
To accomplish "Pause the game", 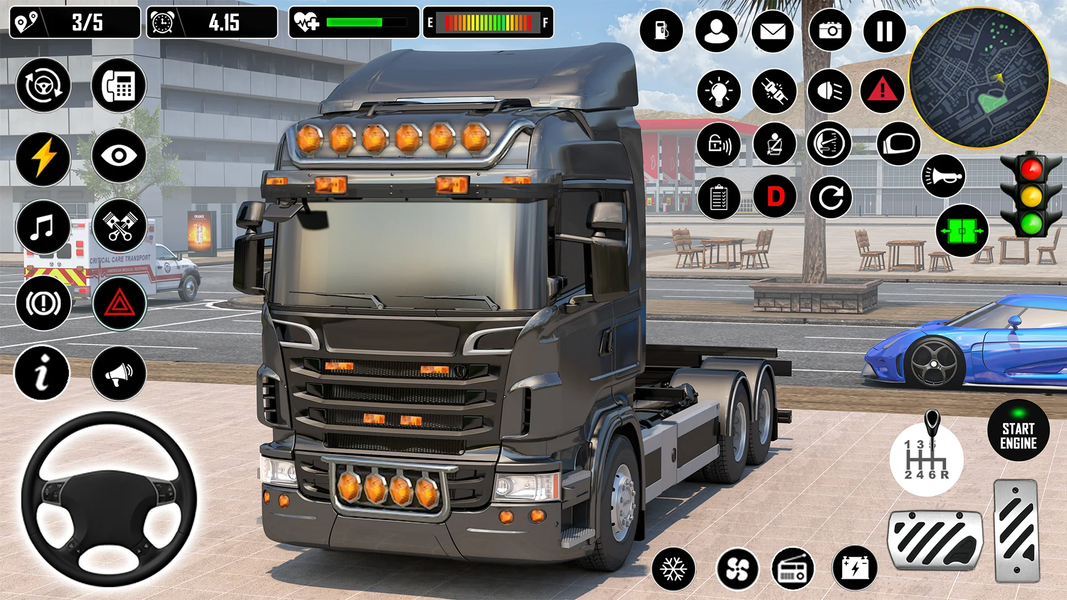I will click(x=884, y=31).
